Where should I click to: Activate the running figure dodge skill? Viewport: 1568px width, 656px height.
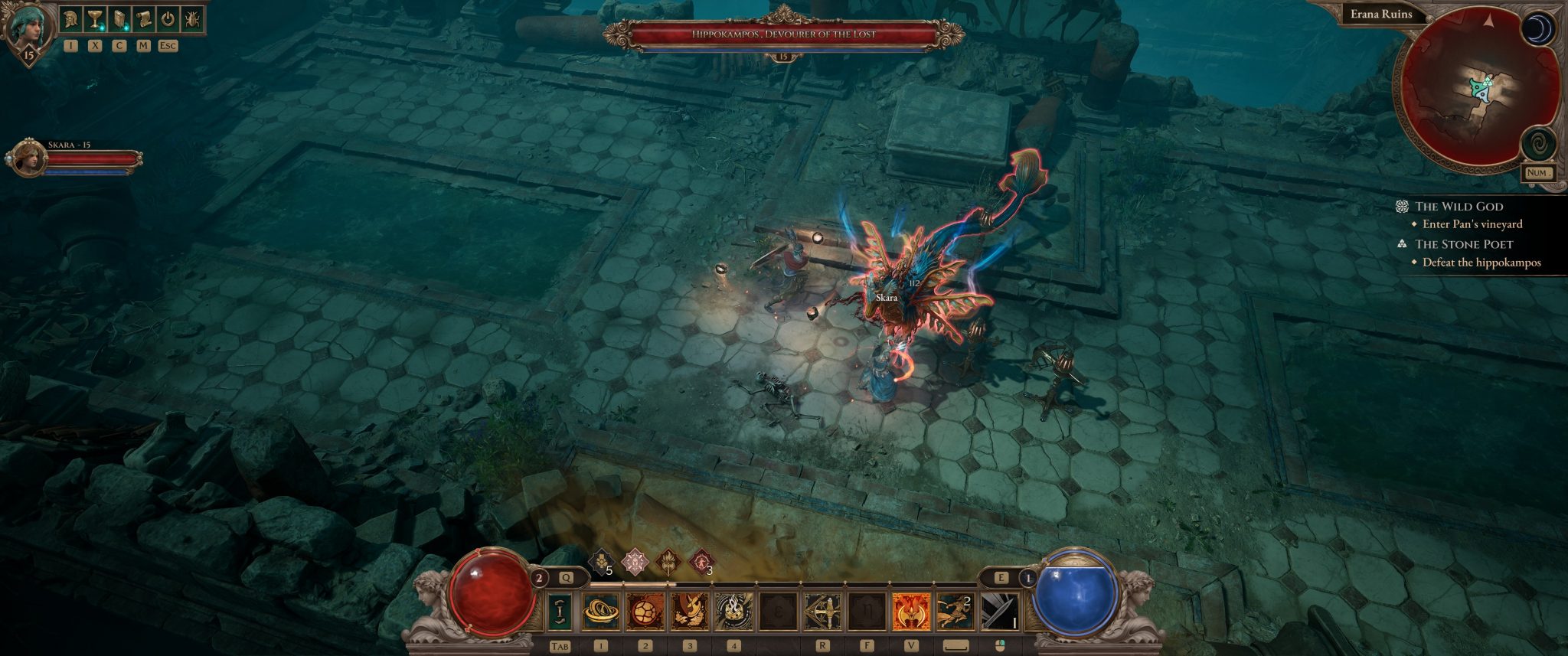coord(955,612)
